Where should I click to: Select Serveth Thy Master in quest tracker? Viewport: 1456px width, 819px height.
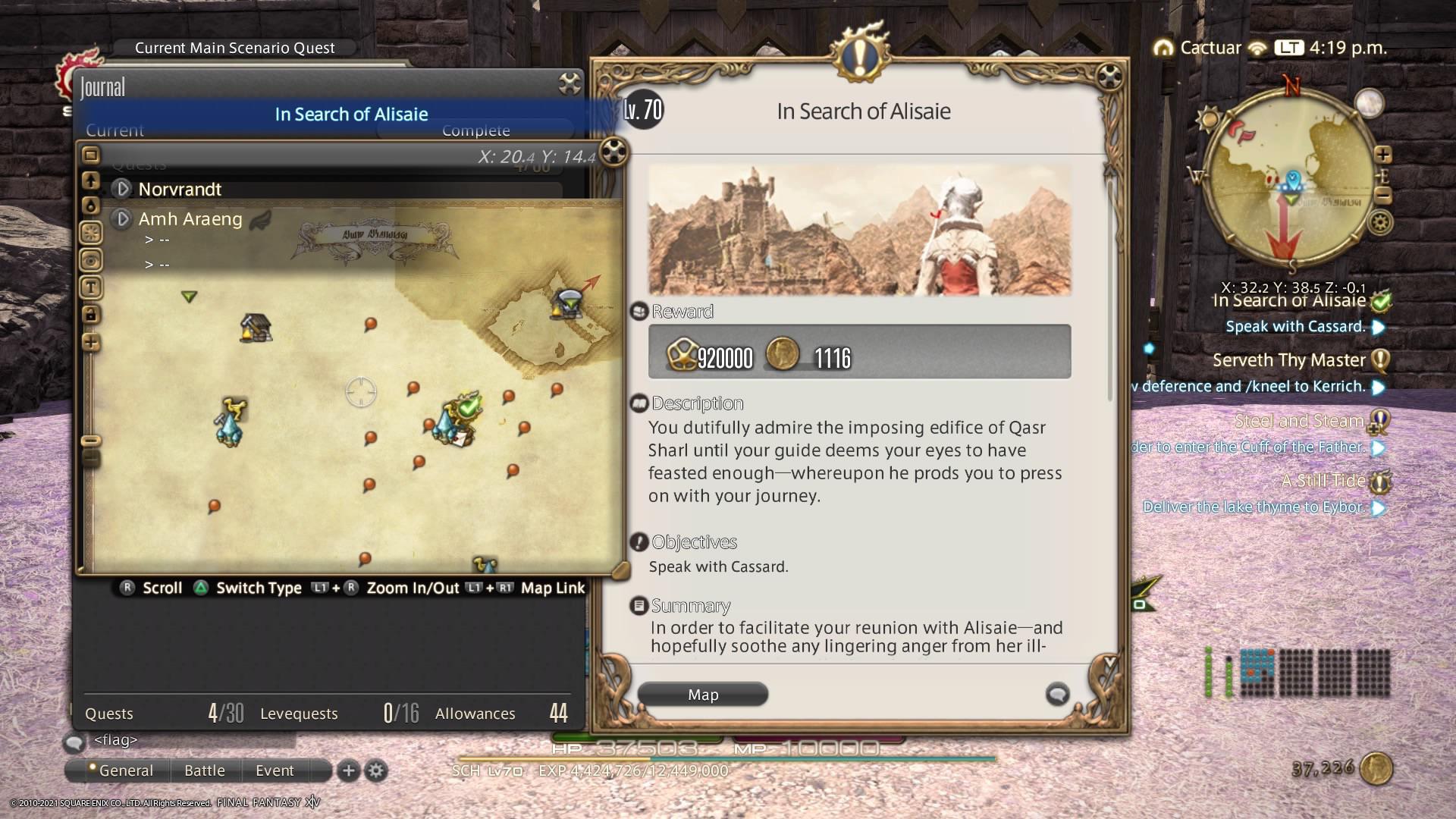point(1289,360)
